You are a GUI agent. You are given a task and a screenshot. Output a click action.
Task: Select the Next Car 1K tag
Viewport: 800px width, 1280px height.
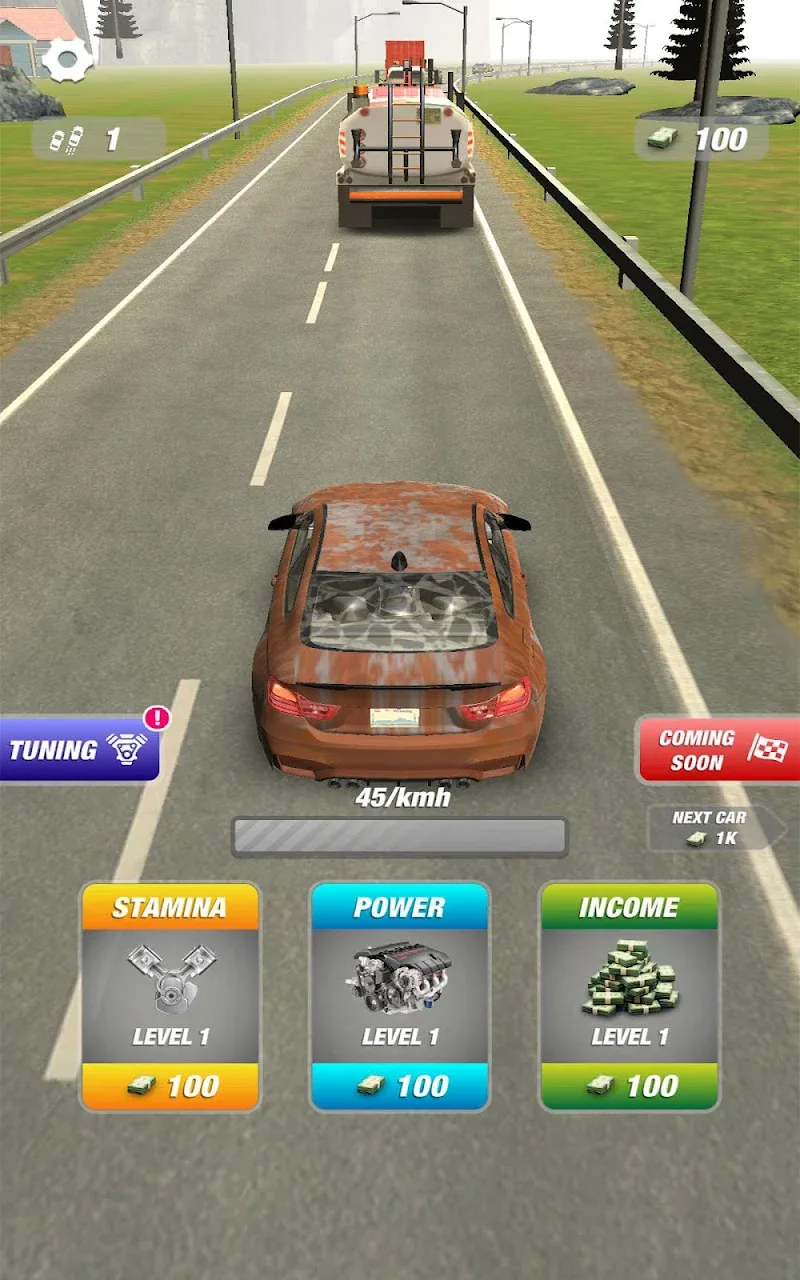tap(714, 828)
